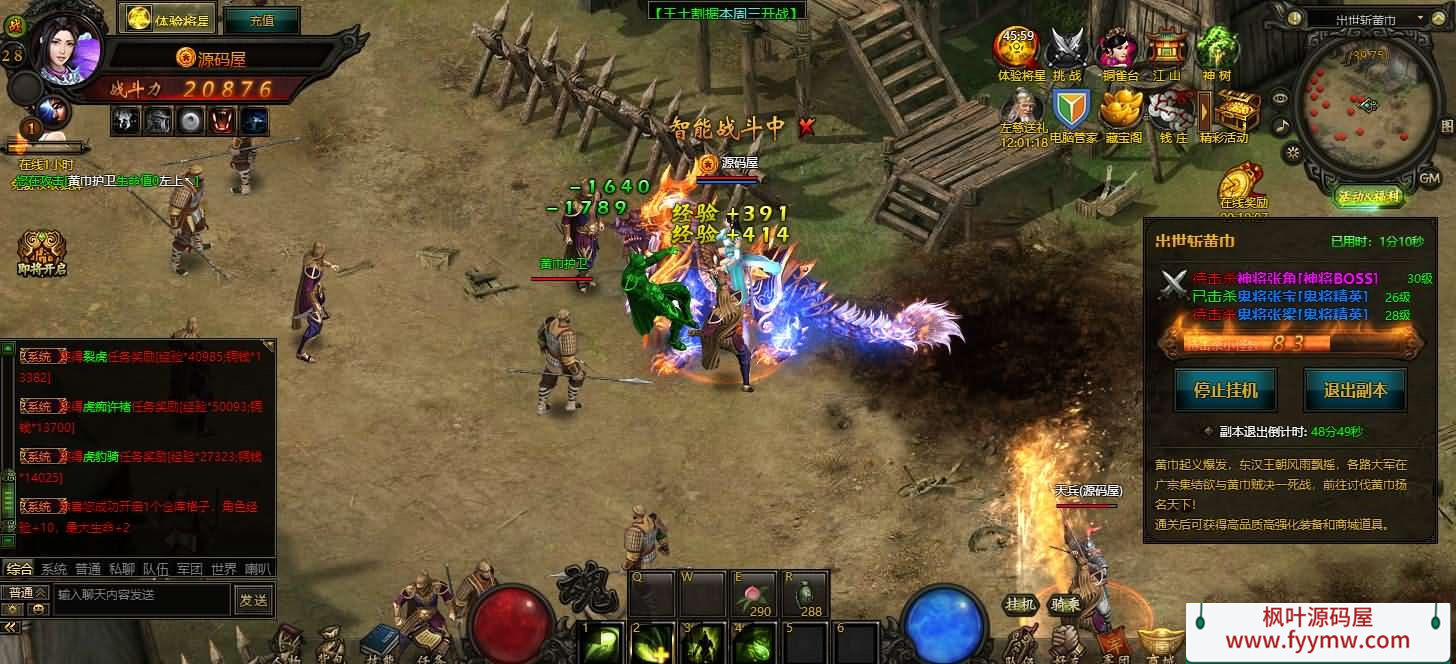This screenshot has width=1456, height=664.
Task: Close smart battle with the red X
Action: [806, 127]
